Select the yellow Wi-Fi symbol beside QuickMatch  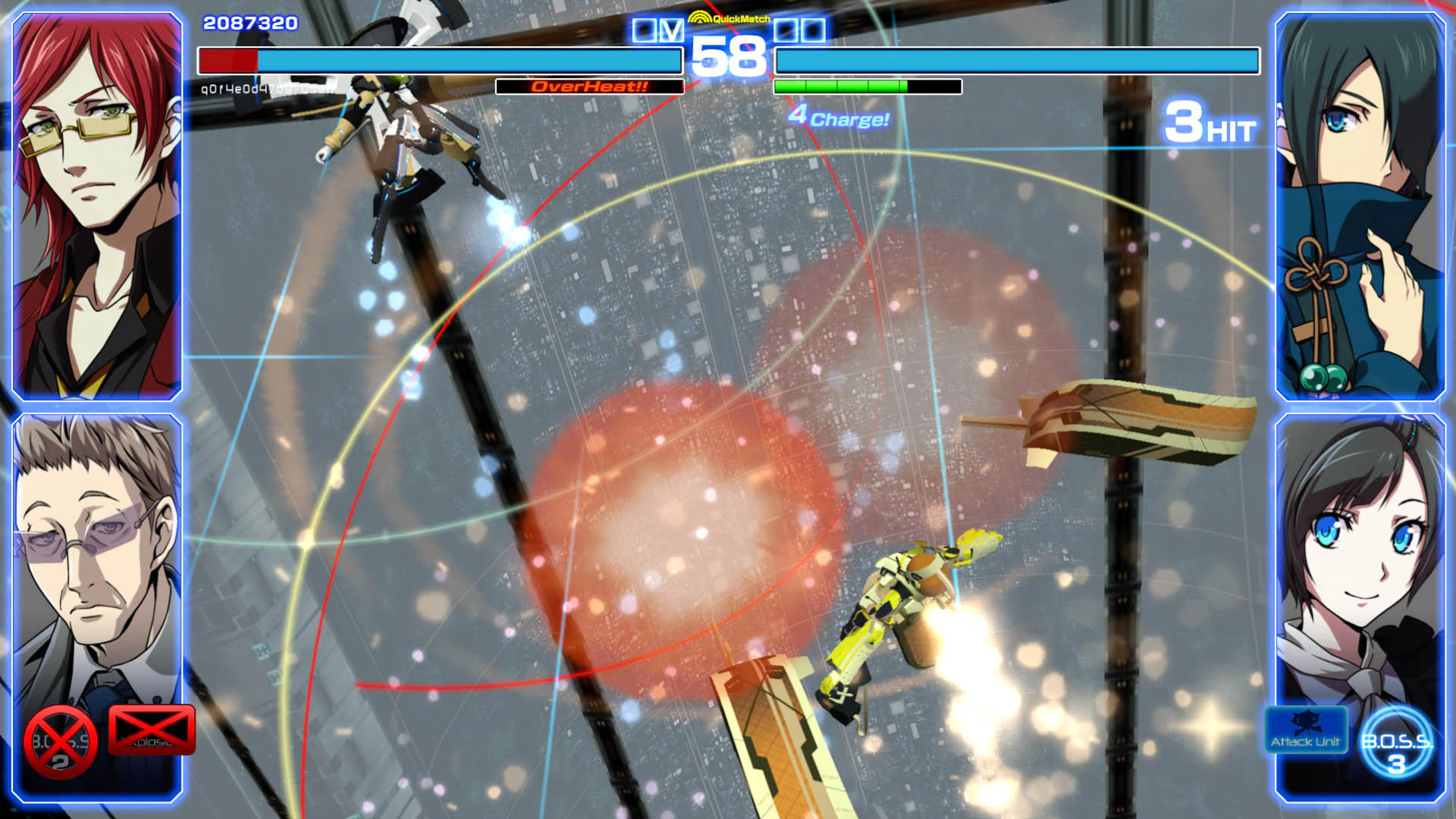[x=701, y=16]
